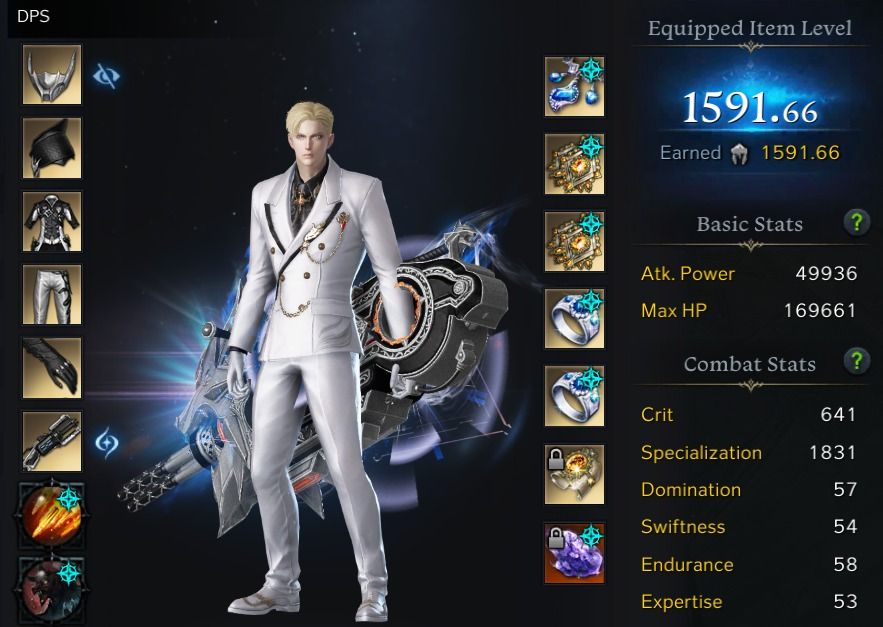Open the Basic Stats help icon
The image size is (883, 627).
coord(856,222)
